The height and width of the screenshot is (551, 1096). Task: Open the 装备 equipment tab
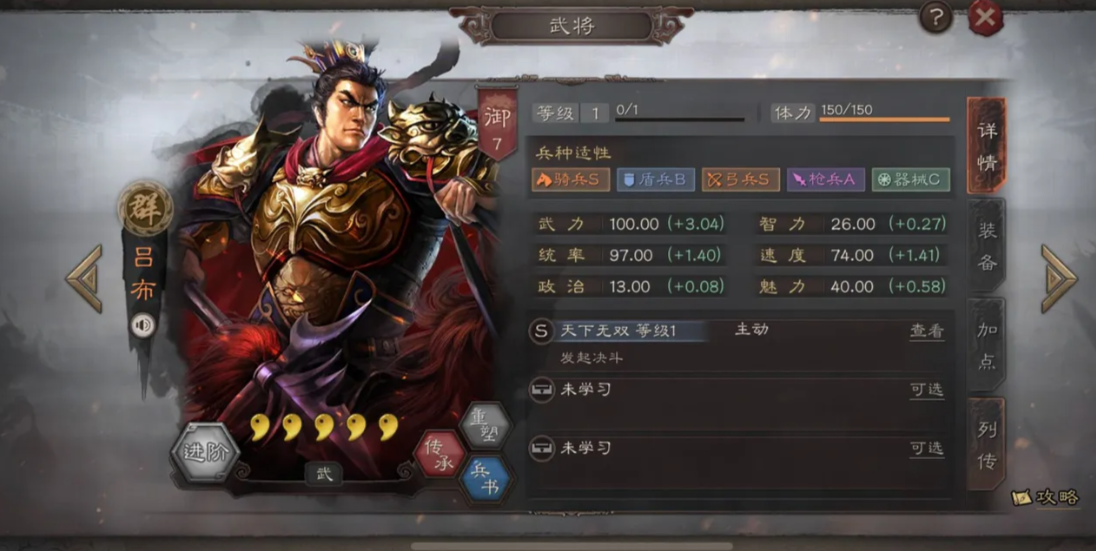click(986, 245)
